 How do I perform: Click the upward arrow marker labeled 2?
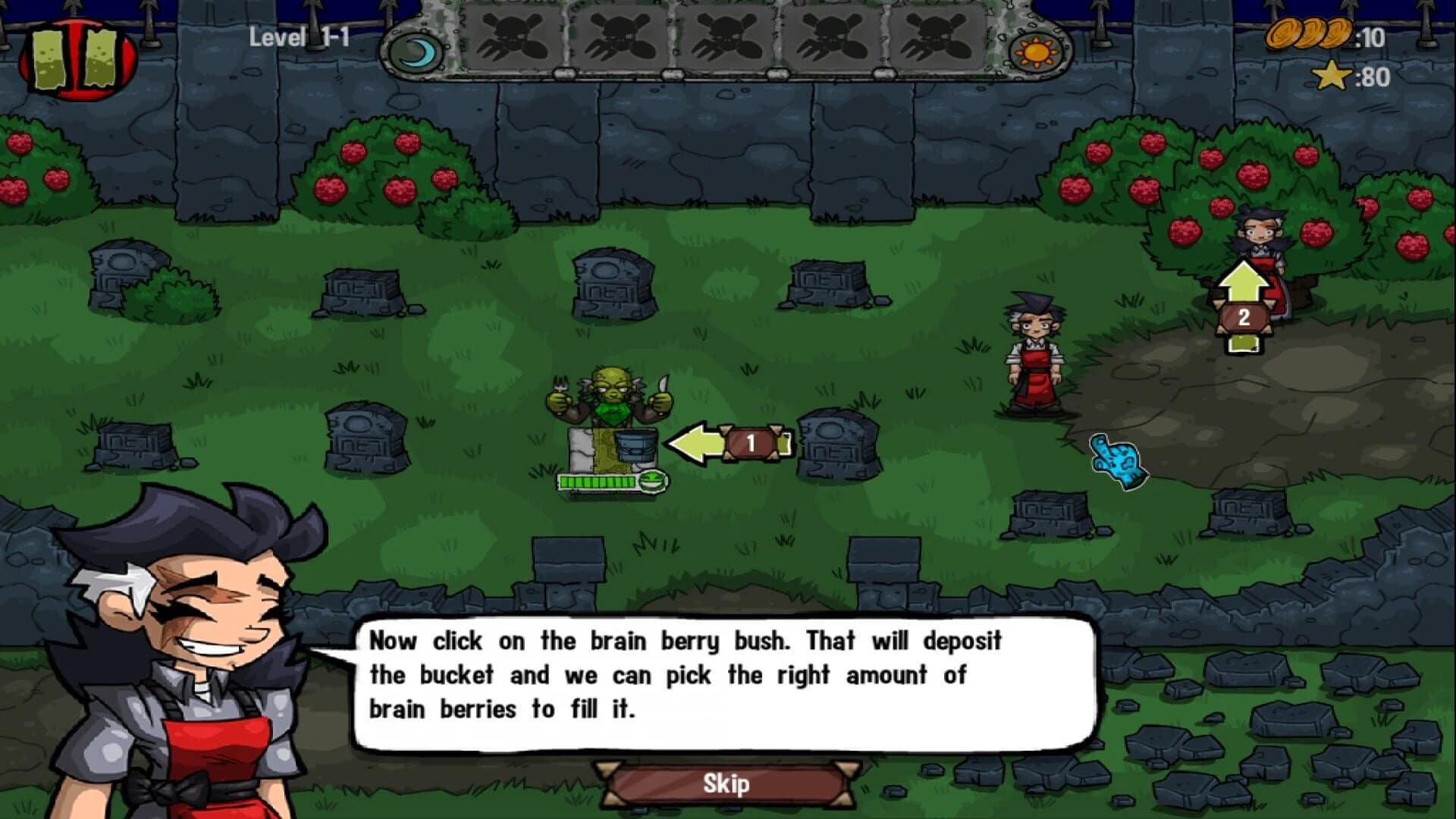point(1243,303)
